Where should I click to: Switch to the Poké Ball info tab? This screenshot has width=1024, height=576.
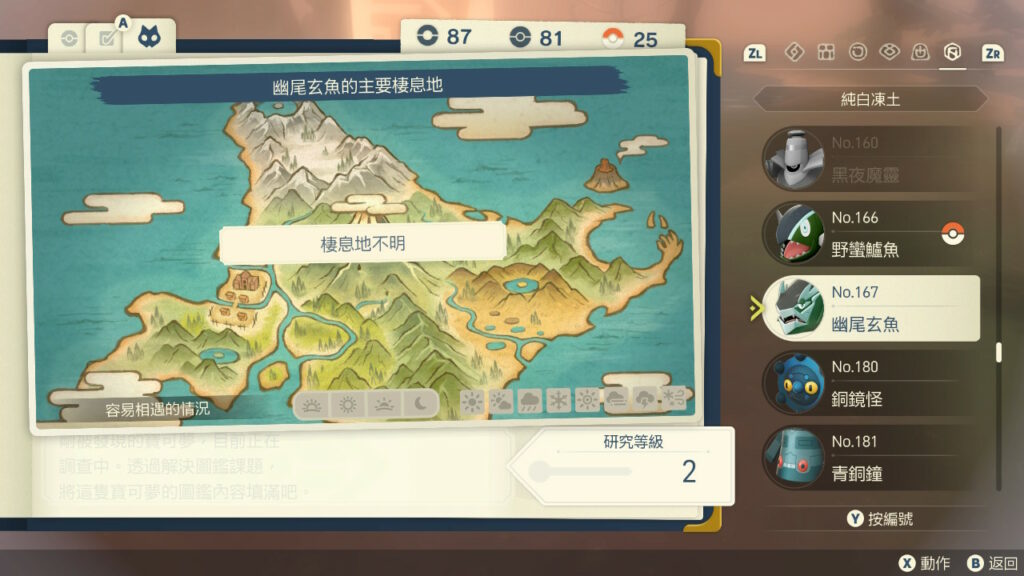(68, 39)
